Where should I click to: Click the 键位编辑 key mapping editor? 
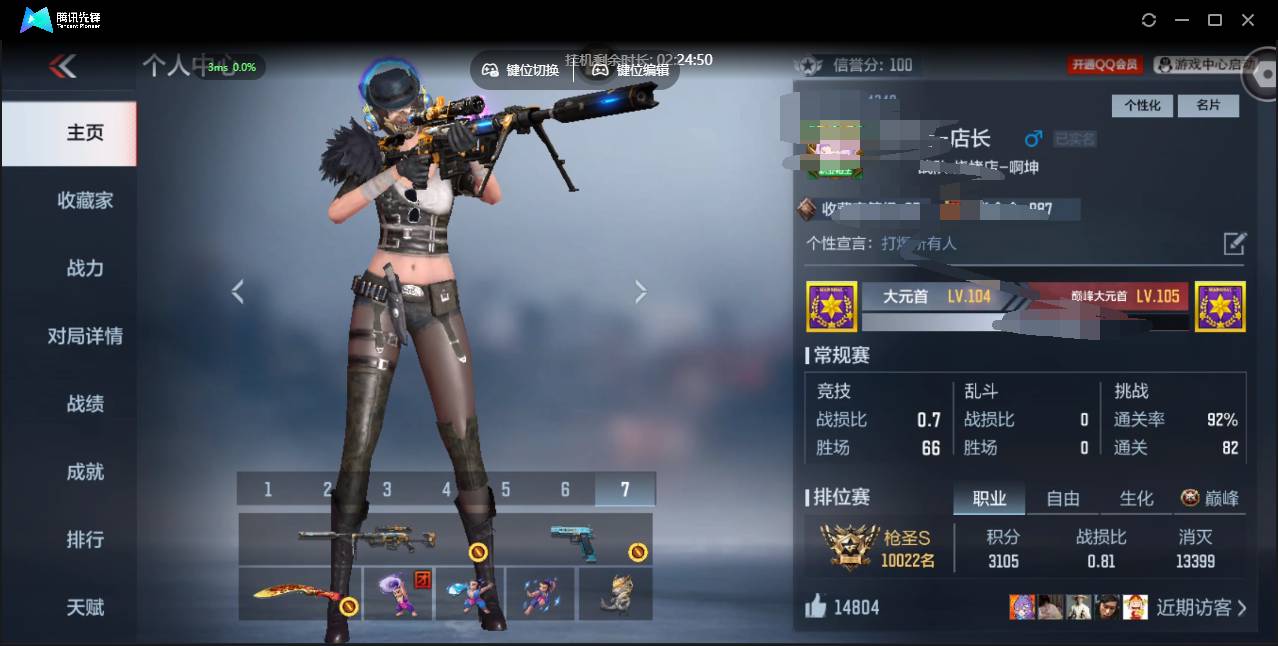(x=632, y=70)
